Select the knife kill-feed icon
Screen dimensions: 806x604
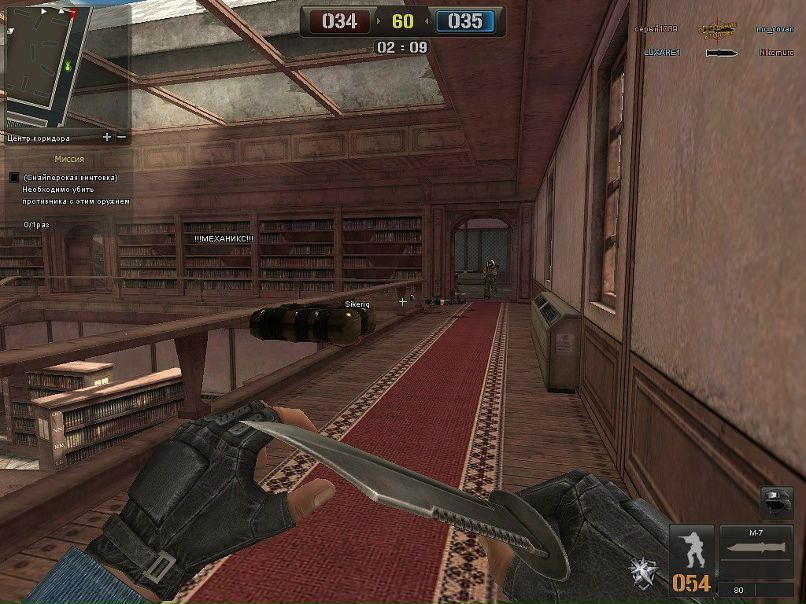click(x=721, y=53)
